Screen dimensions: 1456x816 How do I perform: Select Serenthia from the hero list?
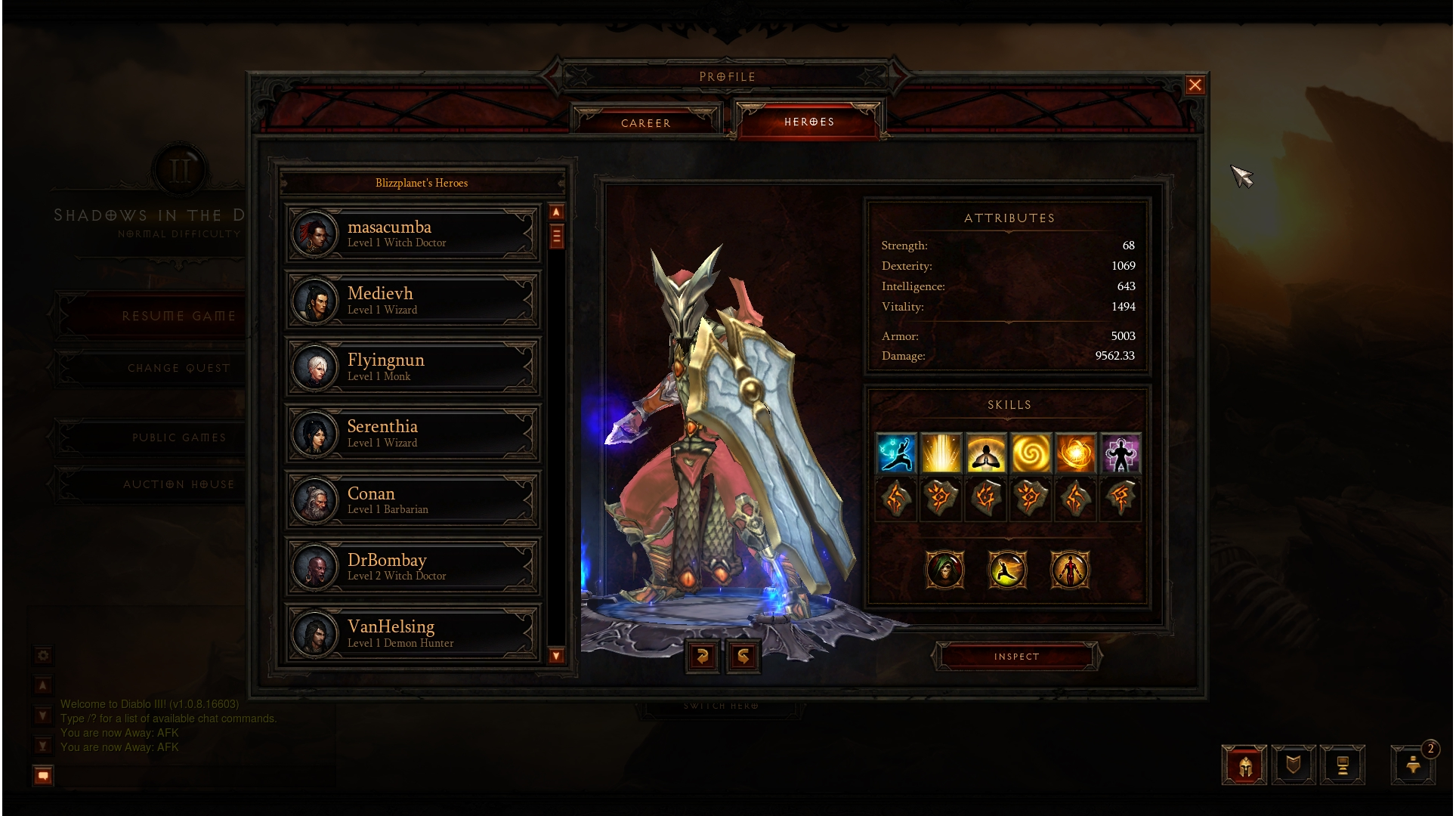(413, 433)
